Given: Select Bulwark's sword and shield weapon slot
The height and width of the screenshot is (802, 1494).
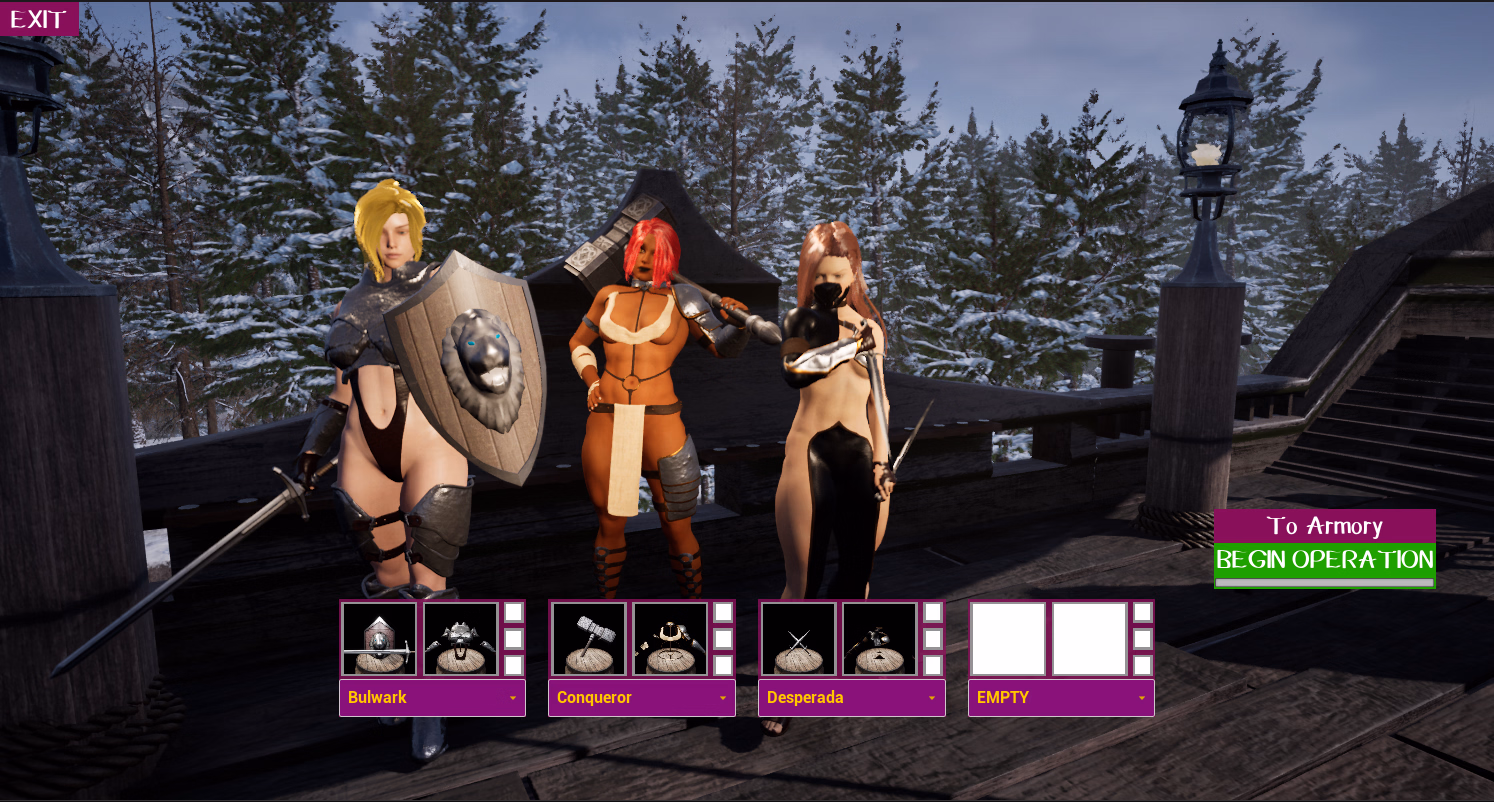Looking at the screenshot, I should click(x=380, y=639).
